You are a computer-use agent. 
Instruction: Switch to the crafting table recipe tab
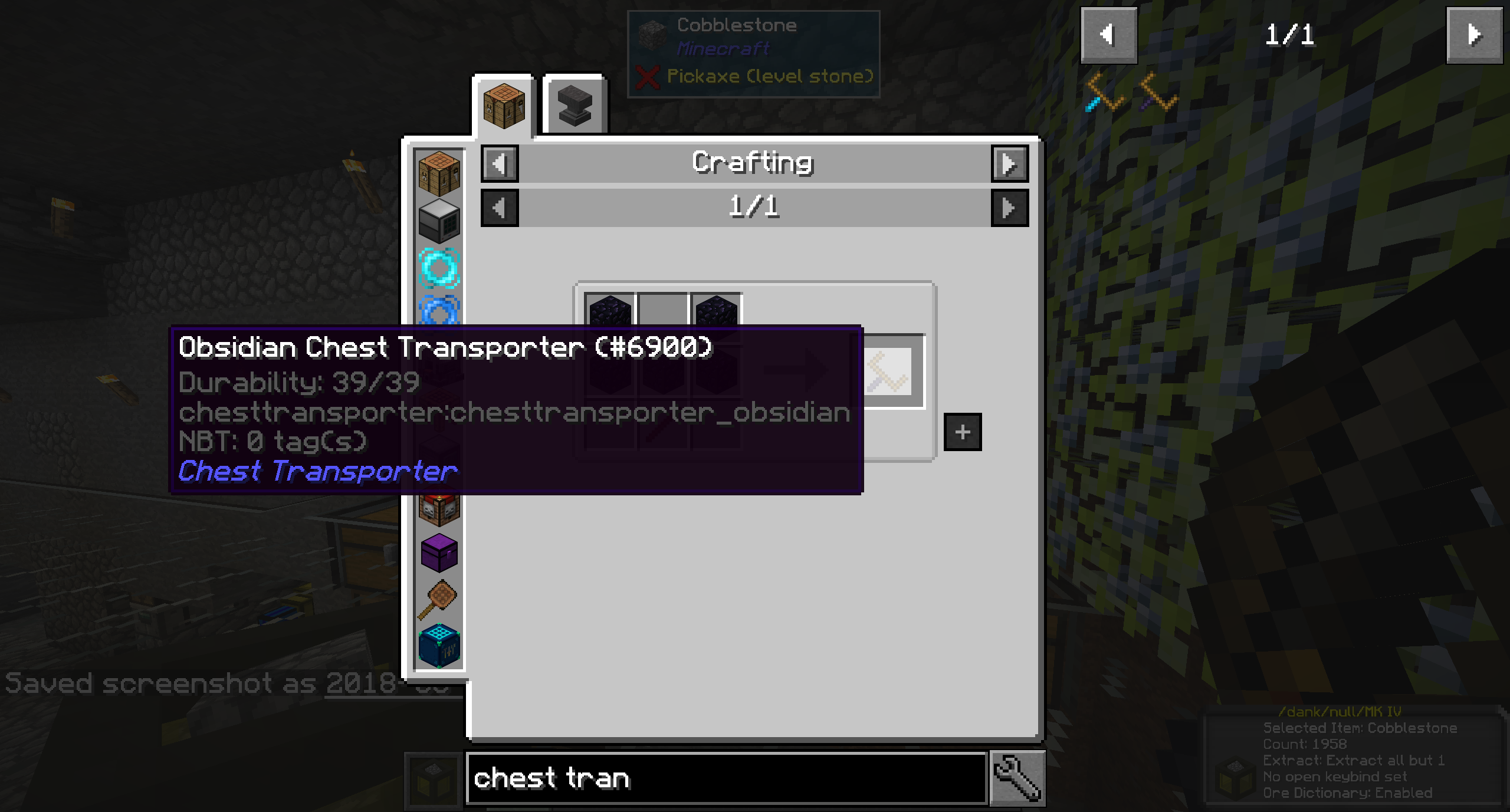[504, 106]
